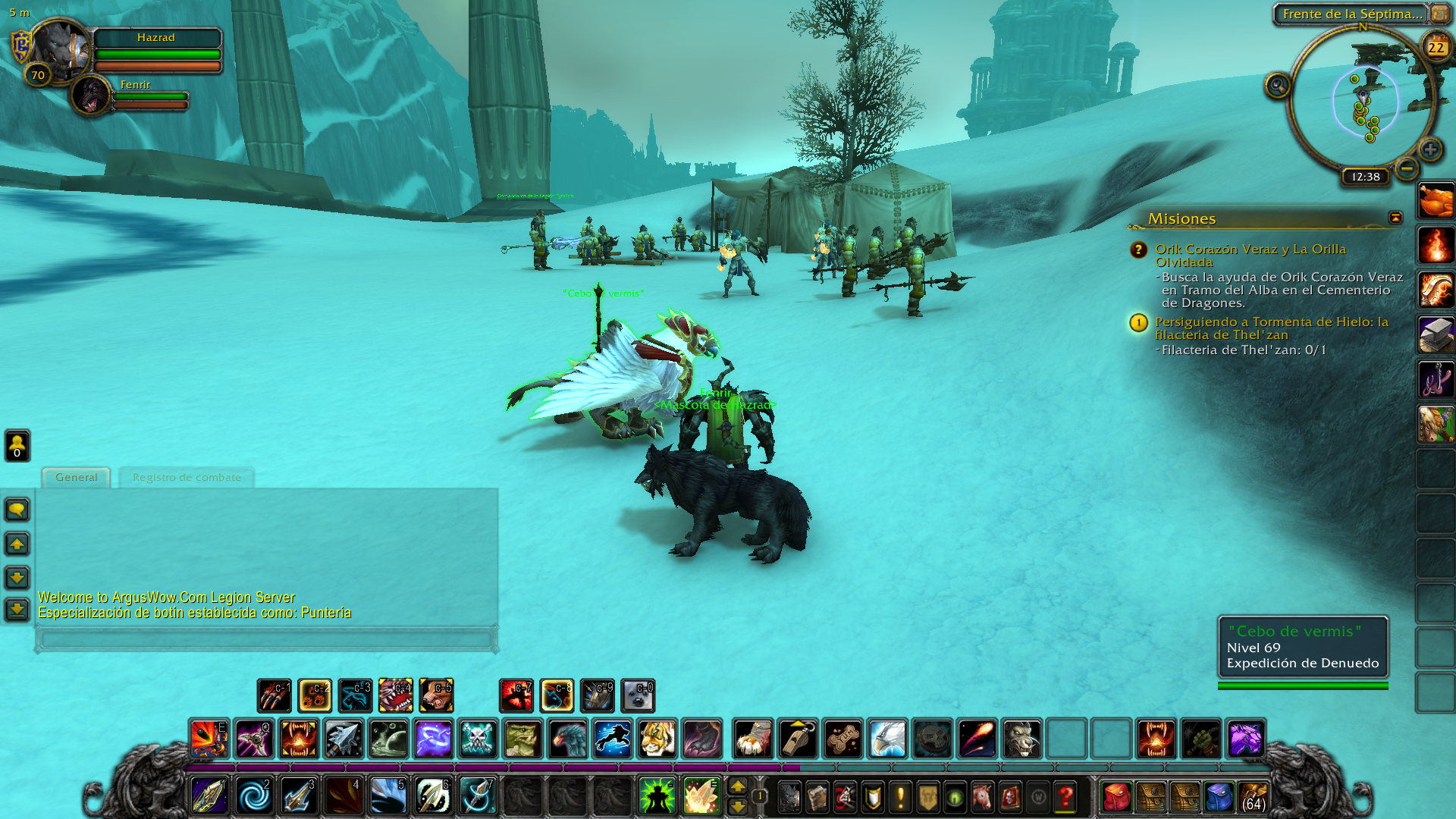Select quest Persiguiendo a Tormenta de Hielo

1271,328
